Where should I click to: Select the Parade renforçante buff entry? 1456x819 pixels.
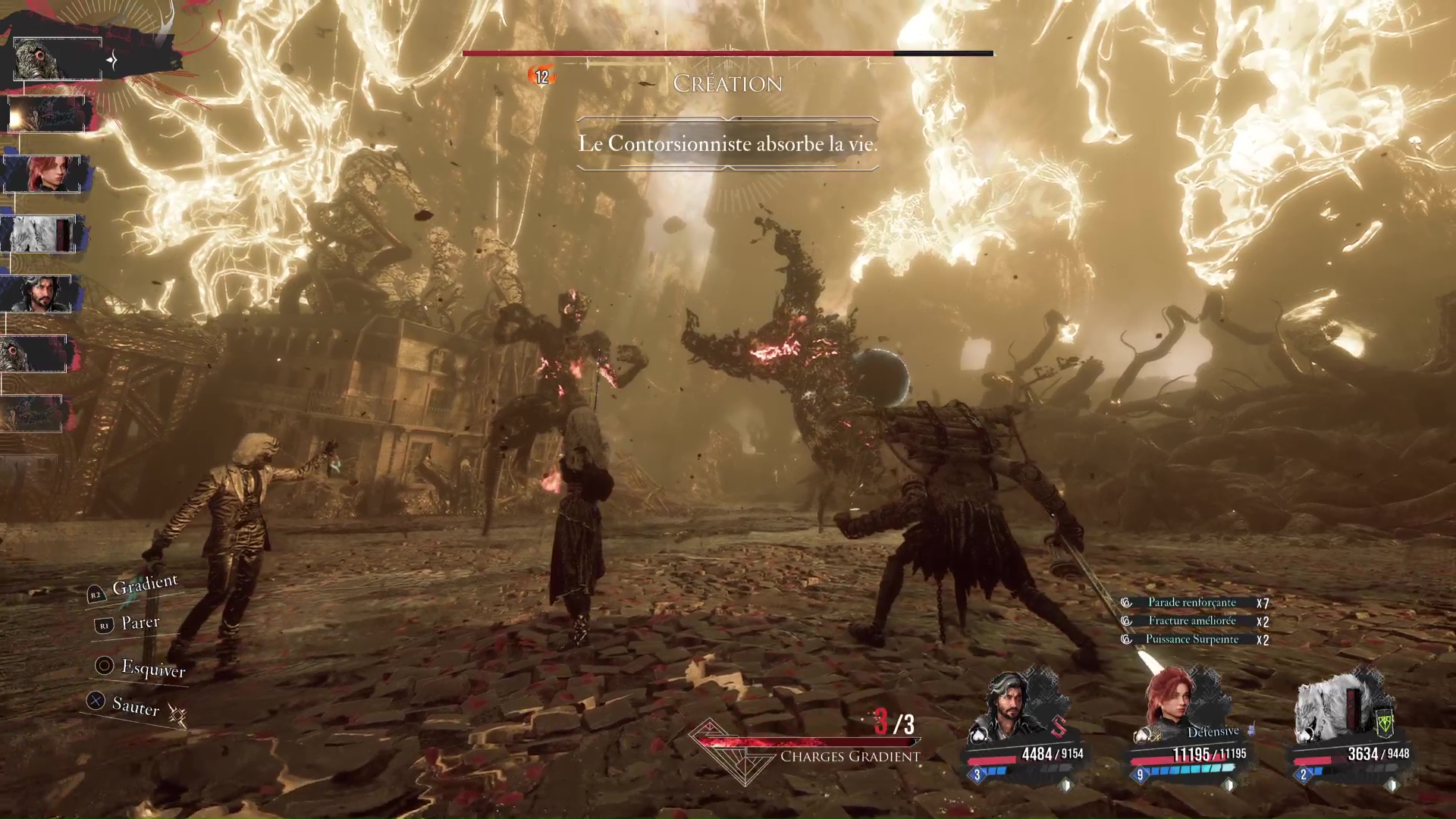[1191, 602]
